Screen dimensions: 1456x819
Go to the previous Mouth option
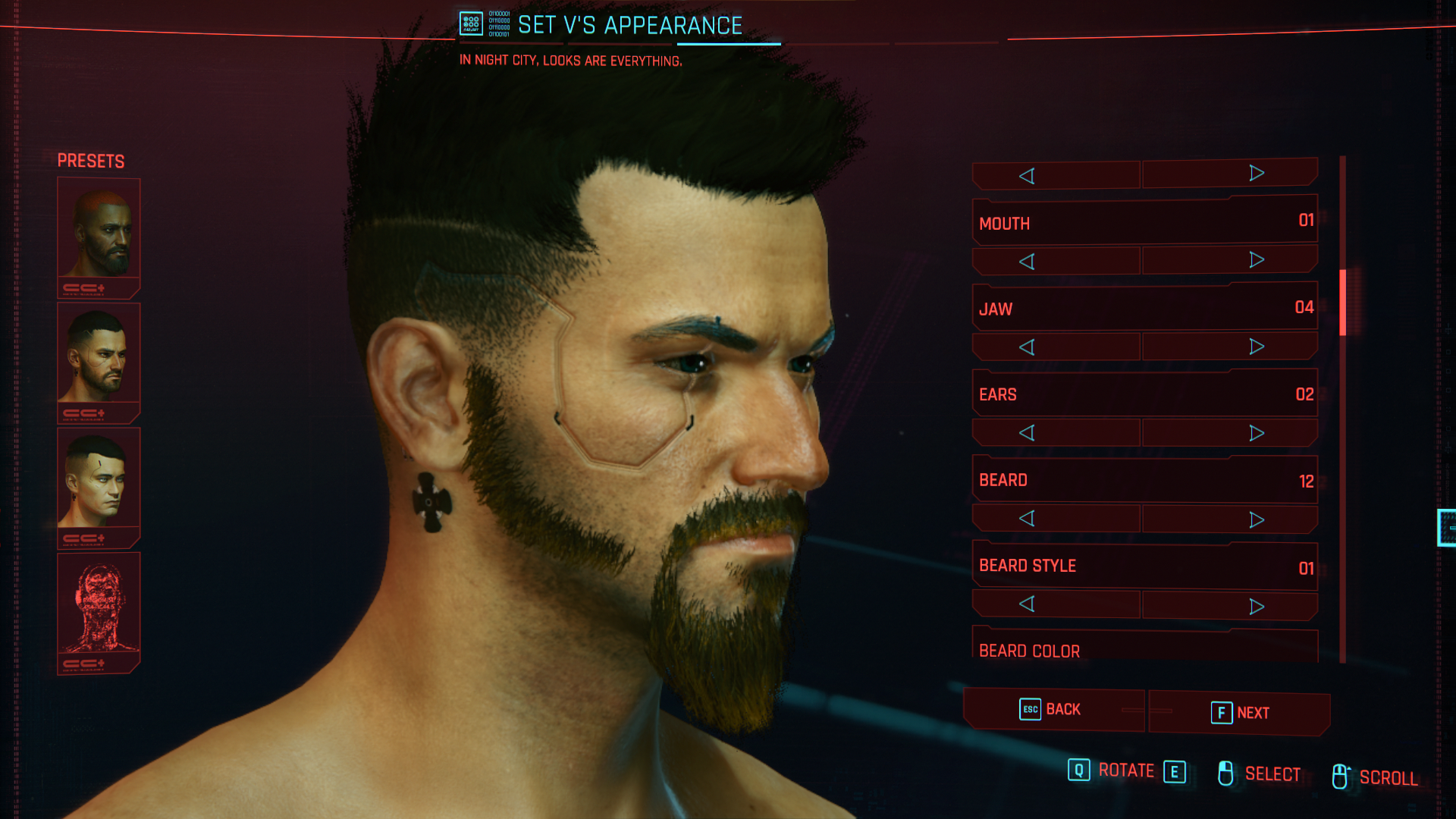pos(1027,262)
